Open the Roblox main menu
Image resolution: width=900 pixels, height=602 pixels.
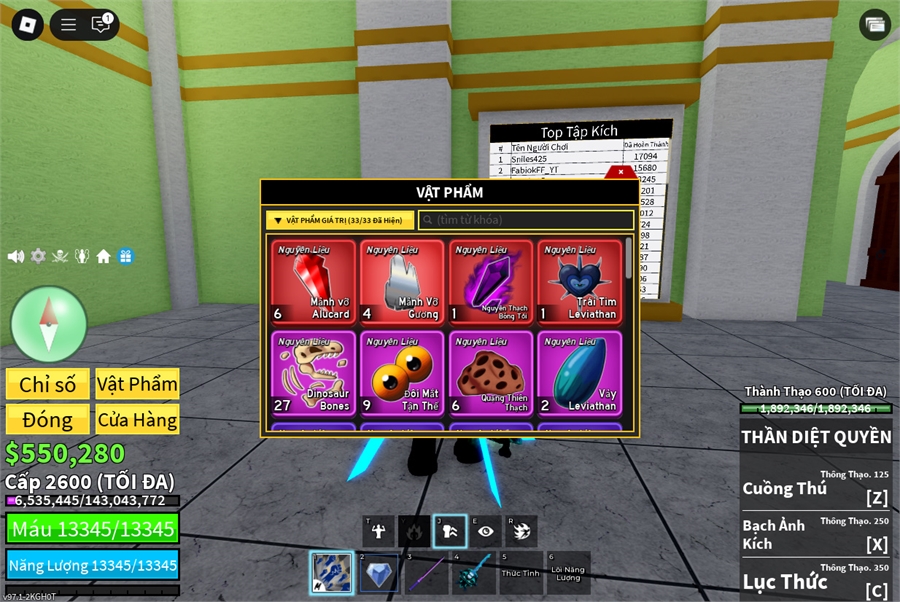pyautogui.click(x=27, y=25)
